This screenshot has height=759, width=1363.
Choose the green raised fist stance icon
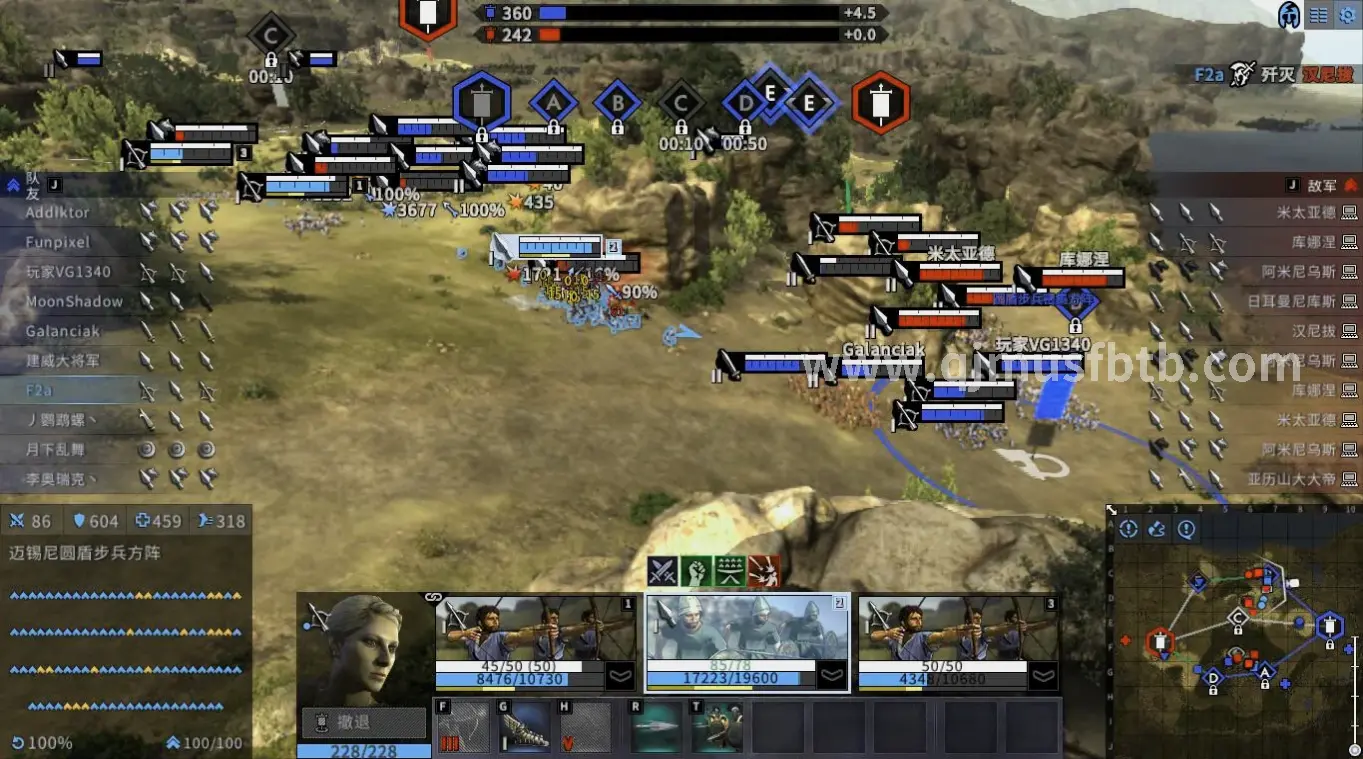[696, 571]
